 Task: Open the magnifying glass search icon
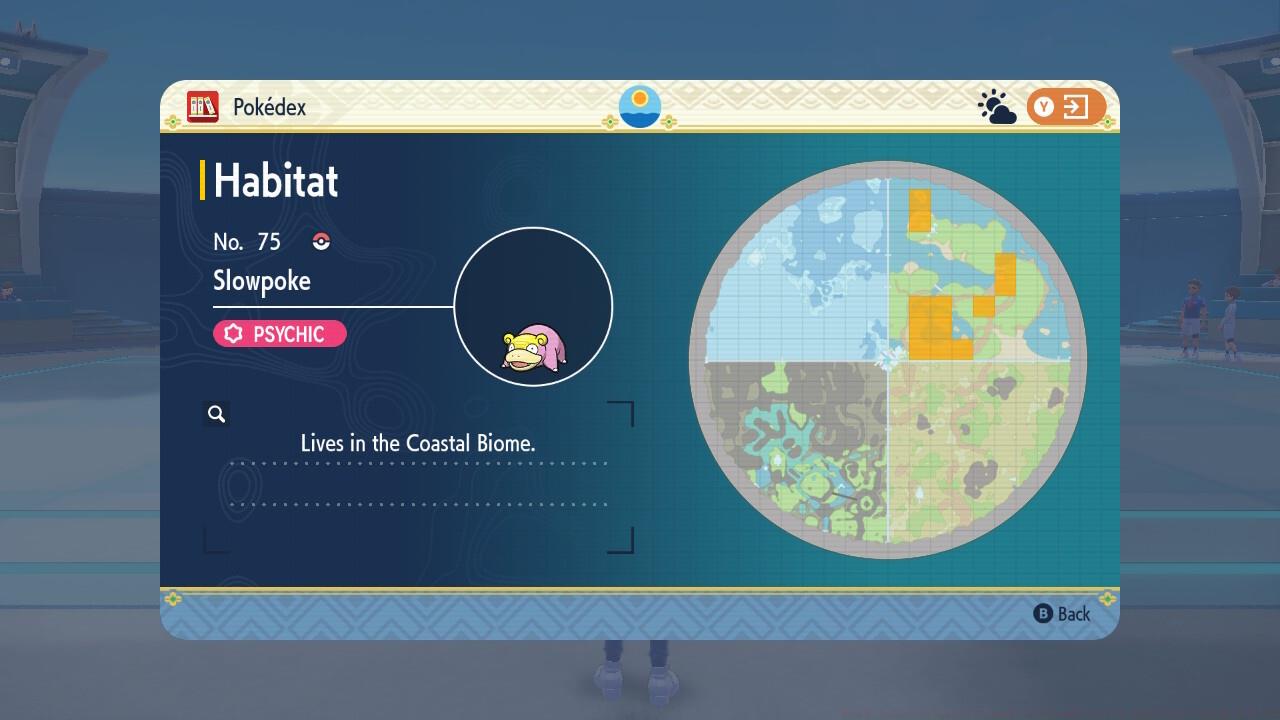click(x=217, y=413)
